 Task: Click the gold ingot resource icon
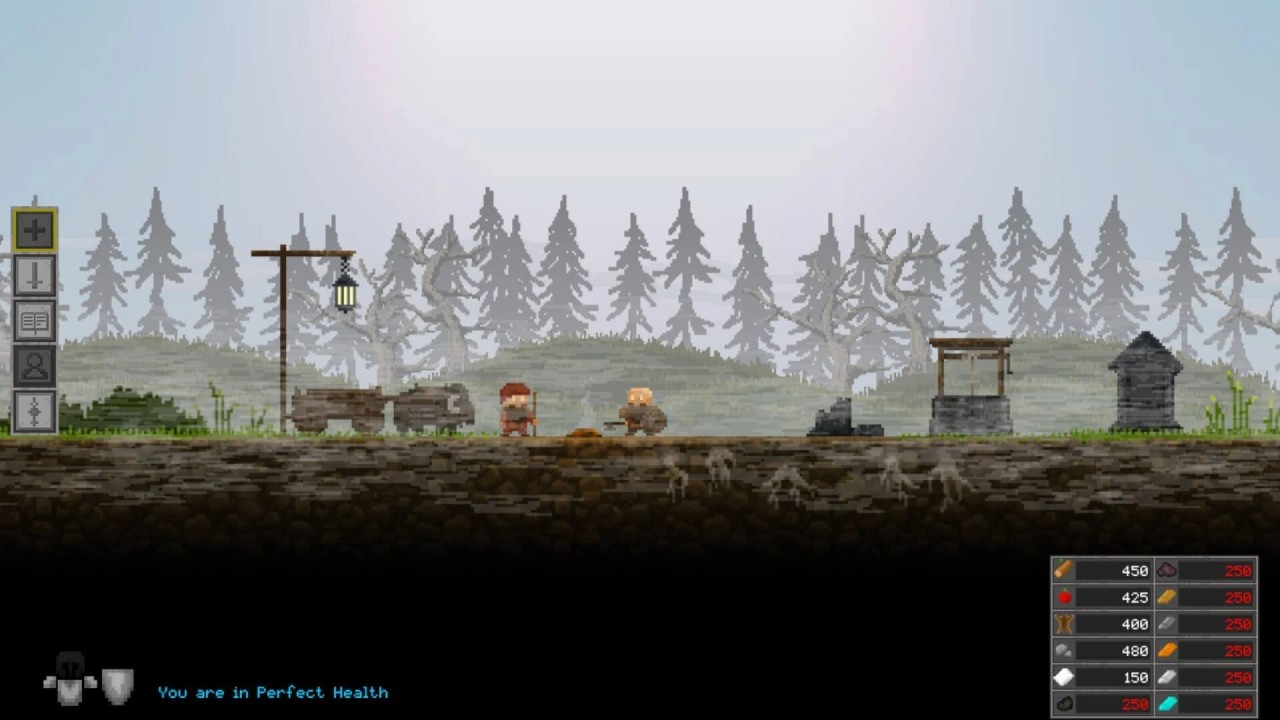tap(1166, 597)
